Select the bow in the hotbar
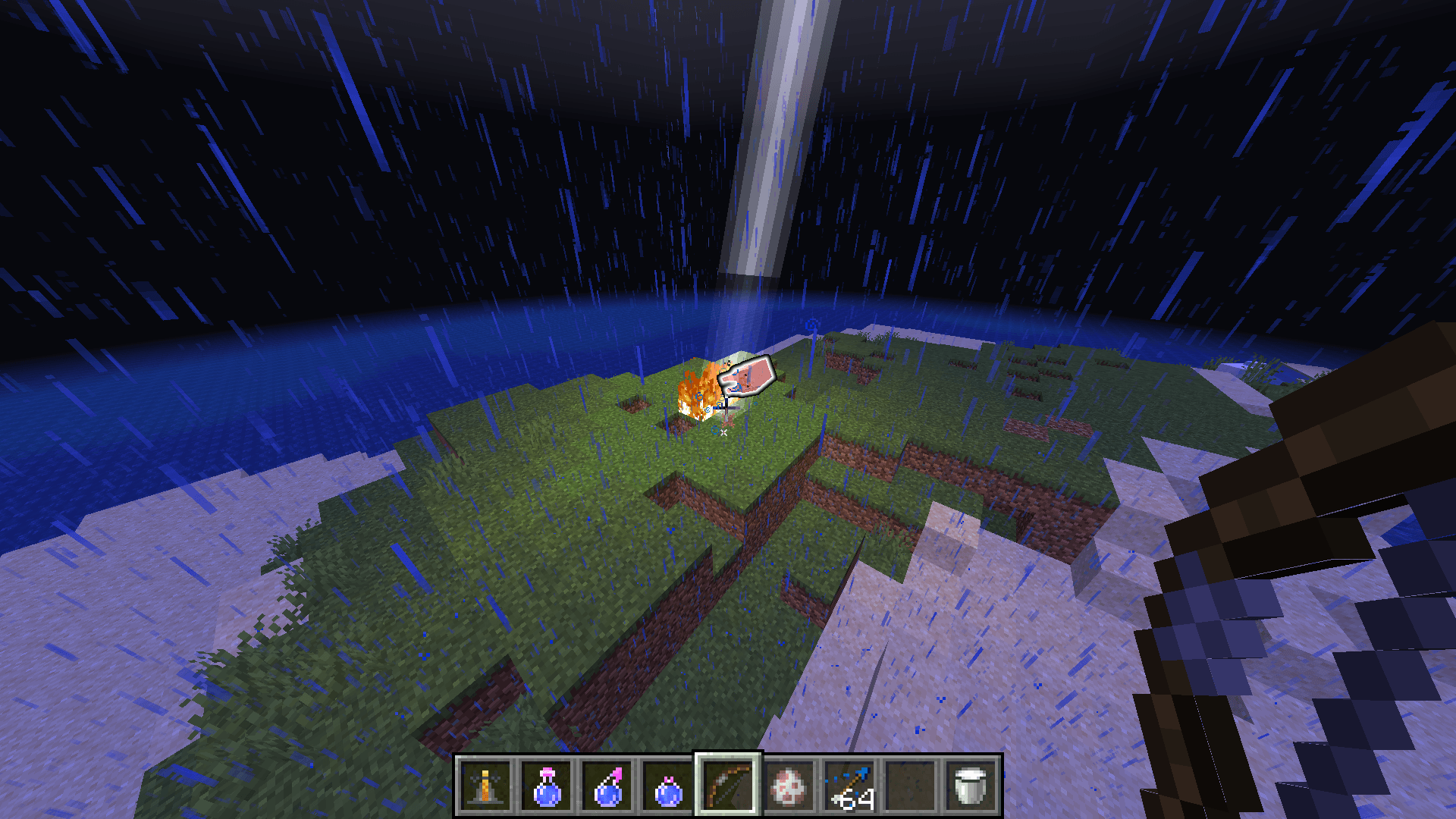The image size is (1456, 819). 729,786
